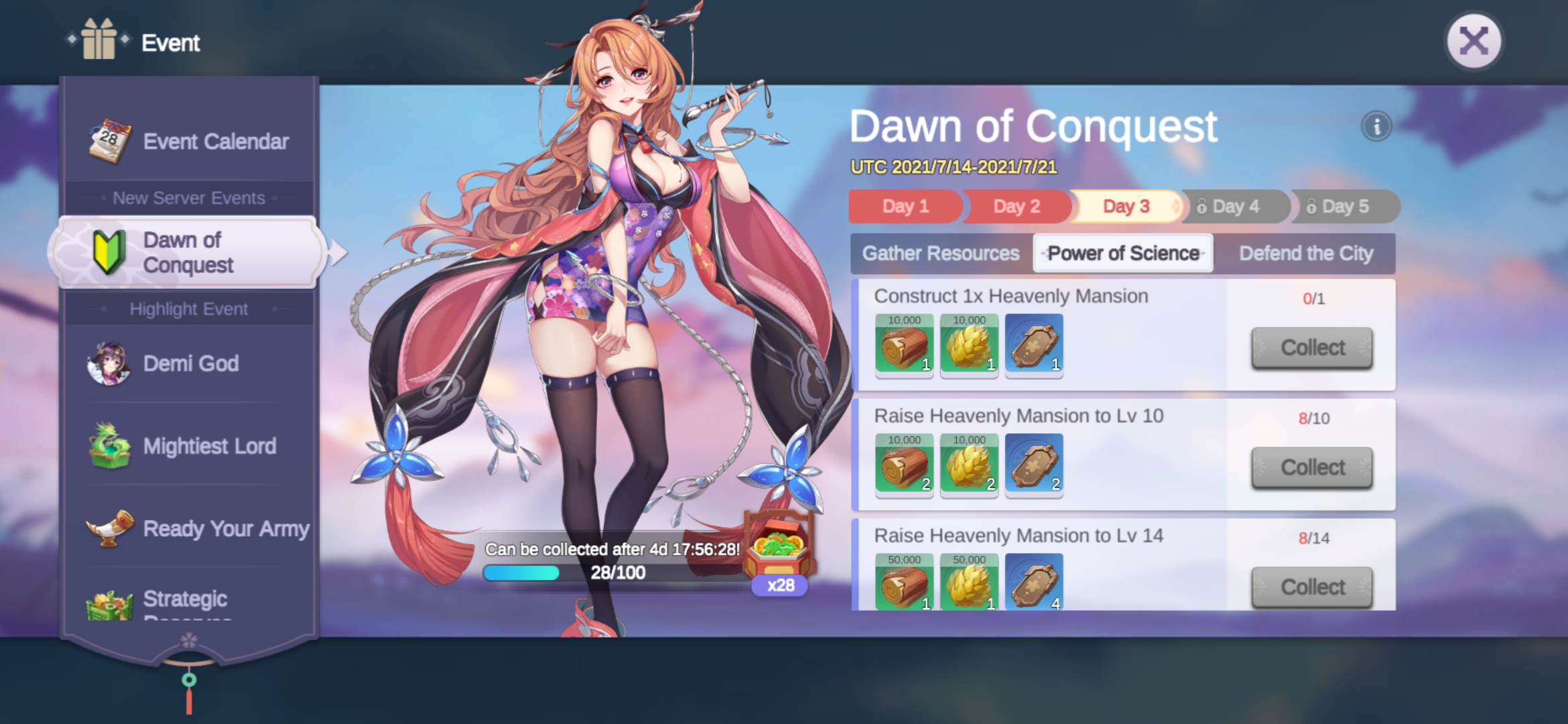Switch from Power of Science to Gather Resources
The image size is (1568, 724).
(x=941, y=253)
